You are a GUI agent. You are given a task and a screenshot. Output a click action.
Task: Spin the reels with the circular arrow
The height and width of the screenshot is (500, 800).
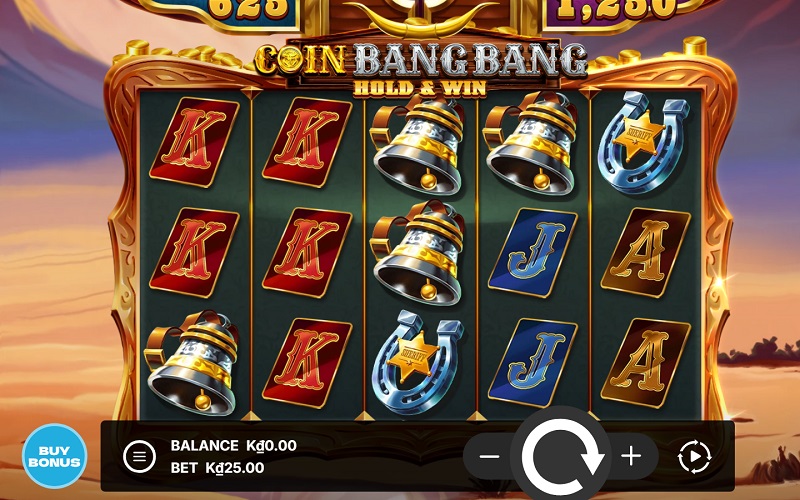(x=561, y=457)
